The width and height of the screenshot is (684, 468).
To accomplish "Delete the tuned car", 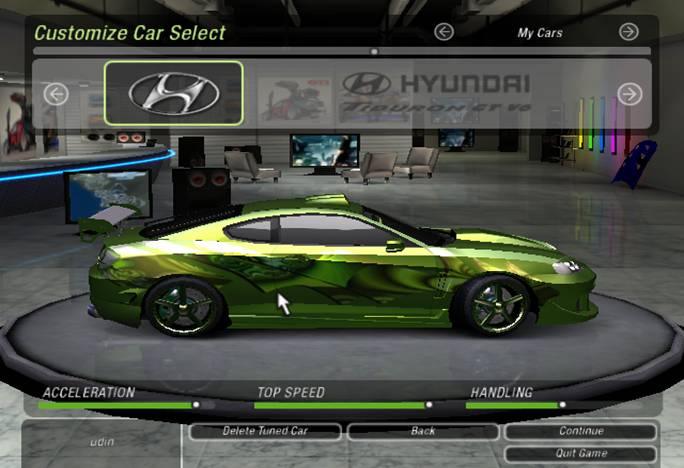I will click(x=265, y=431).
